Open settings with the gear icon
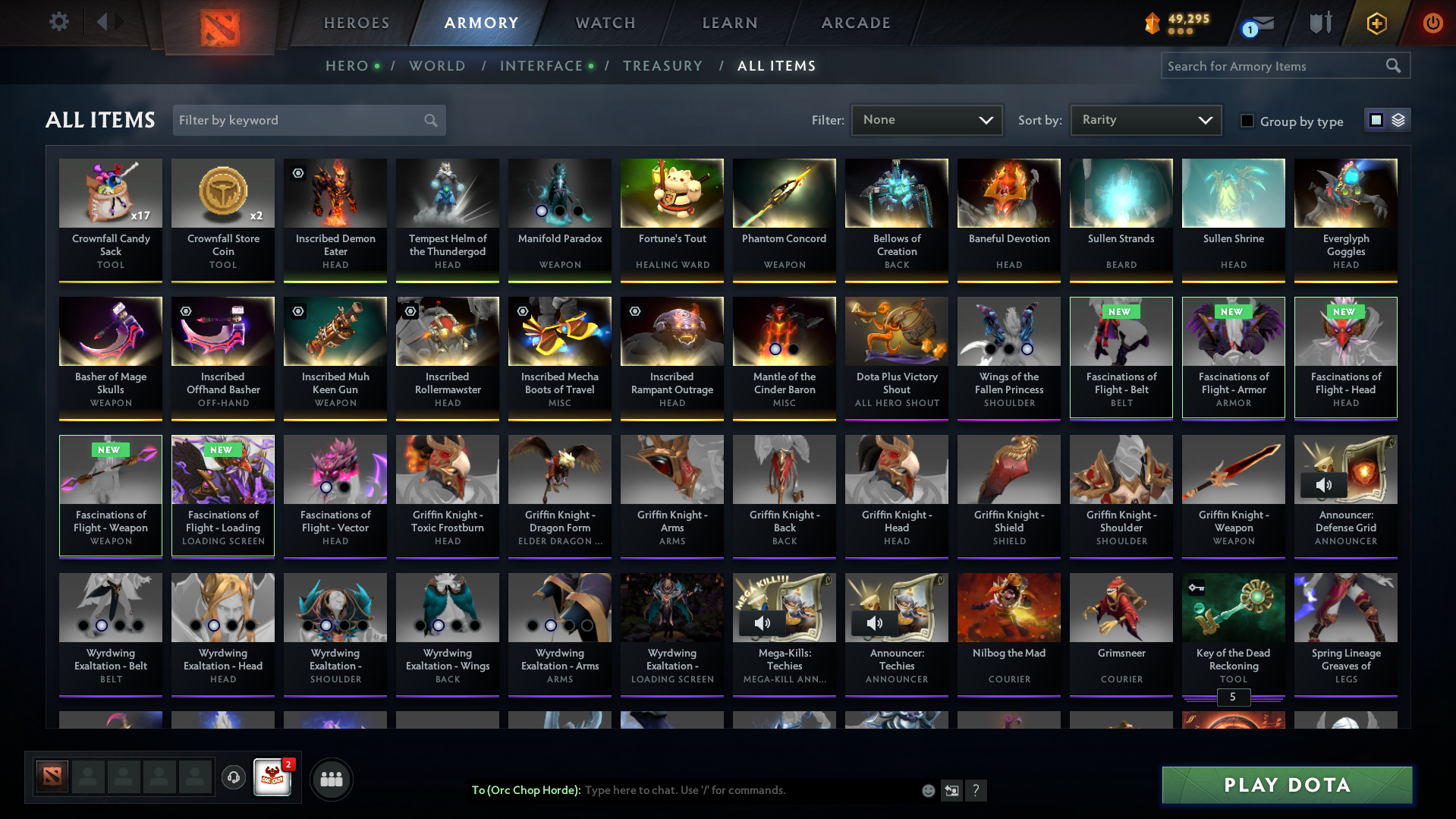 point(58,22)
